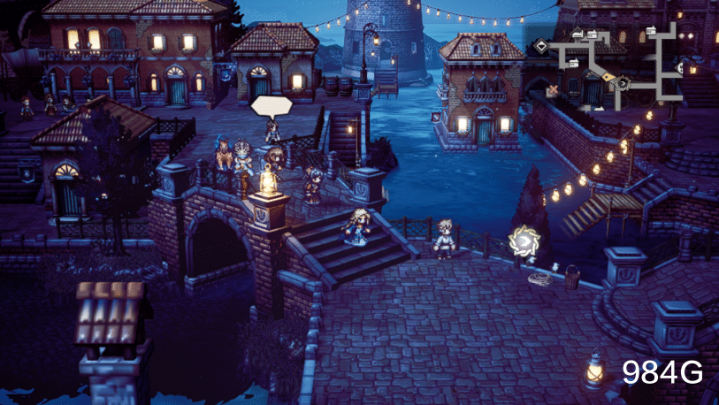This screenshot has width=719, height=405.
Task: Click the orange X marker on minimap
Action: (551, 90)
